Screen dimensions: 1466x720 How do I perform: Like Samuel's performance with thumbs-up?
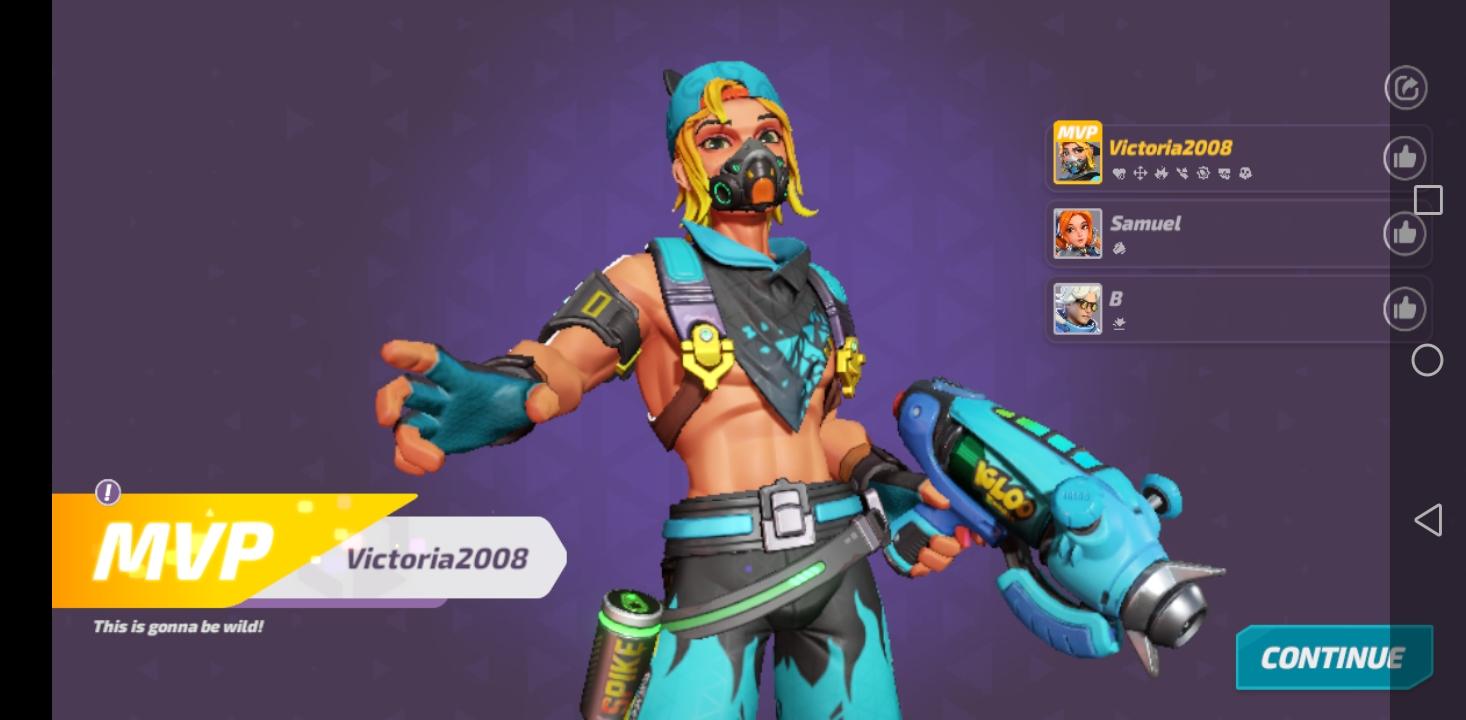tap(1405, 232)
